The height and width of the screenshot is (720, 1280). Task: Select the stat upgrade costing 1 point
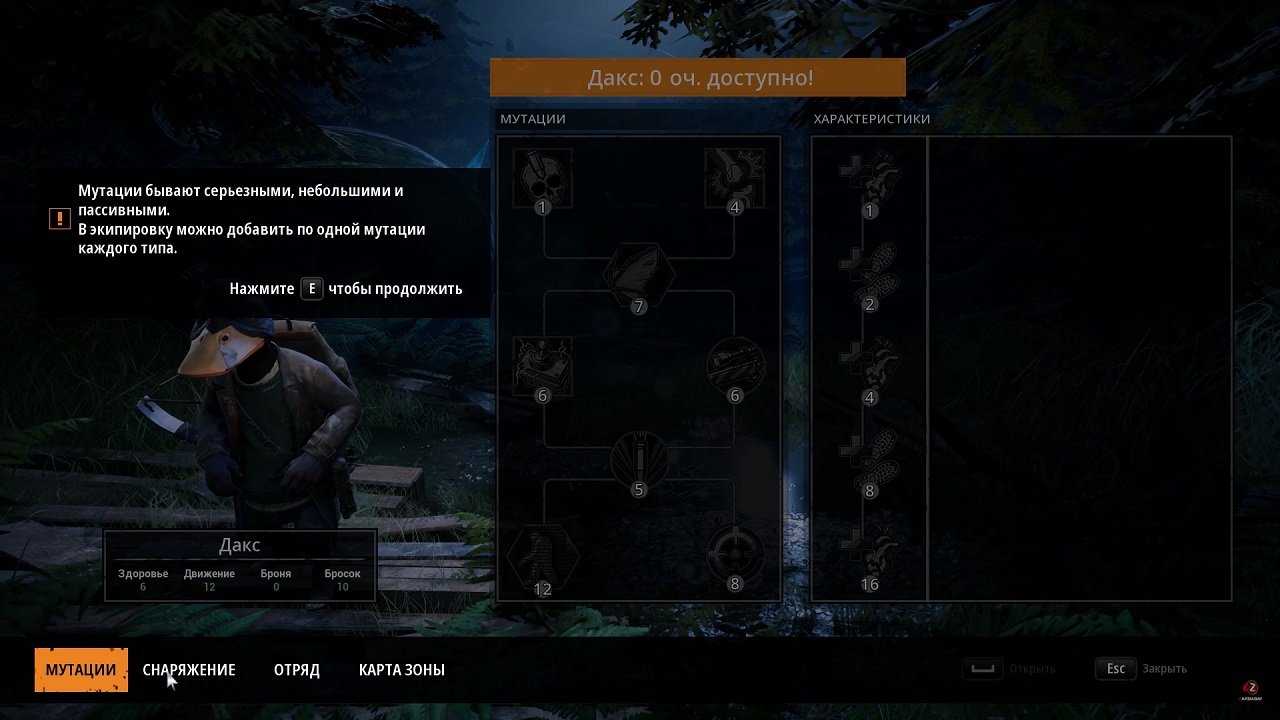pyautogui.click(x=870, y=180)
